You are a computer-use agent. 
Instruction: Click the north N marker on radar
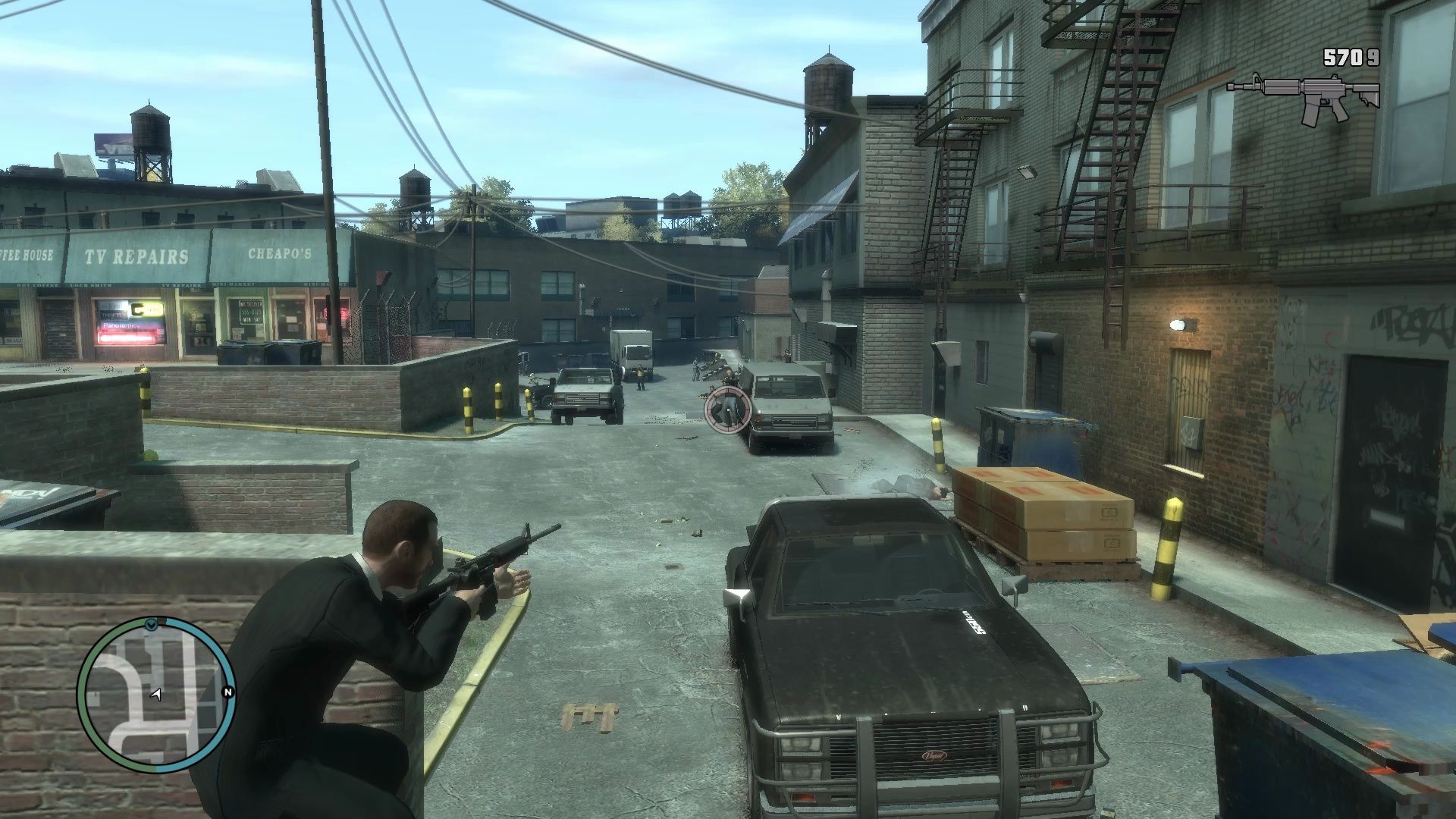click(227, 692)
